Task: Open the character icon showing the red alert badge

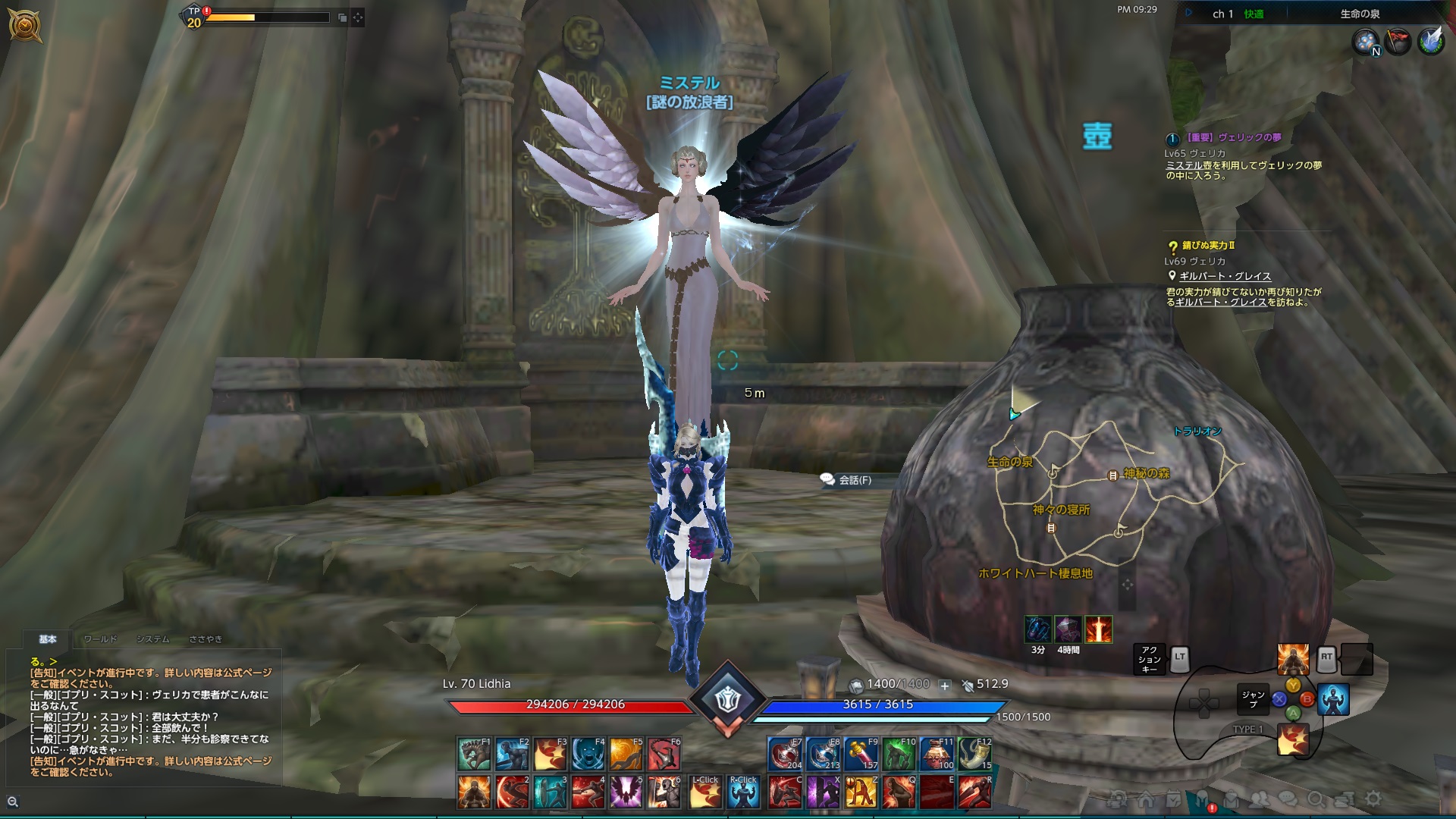Action: (1202, 797)
